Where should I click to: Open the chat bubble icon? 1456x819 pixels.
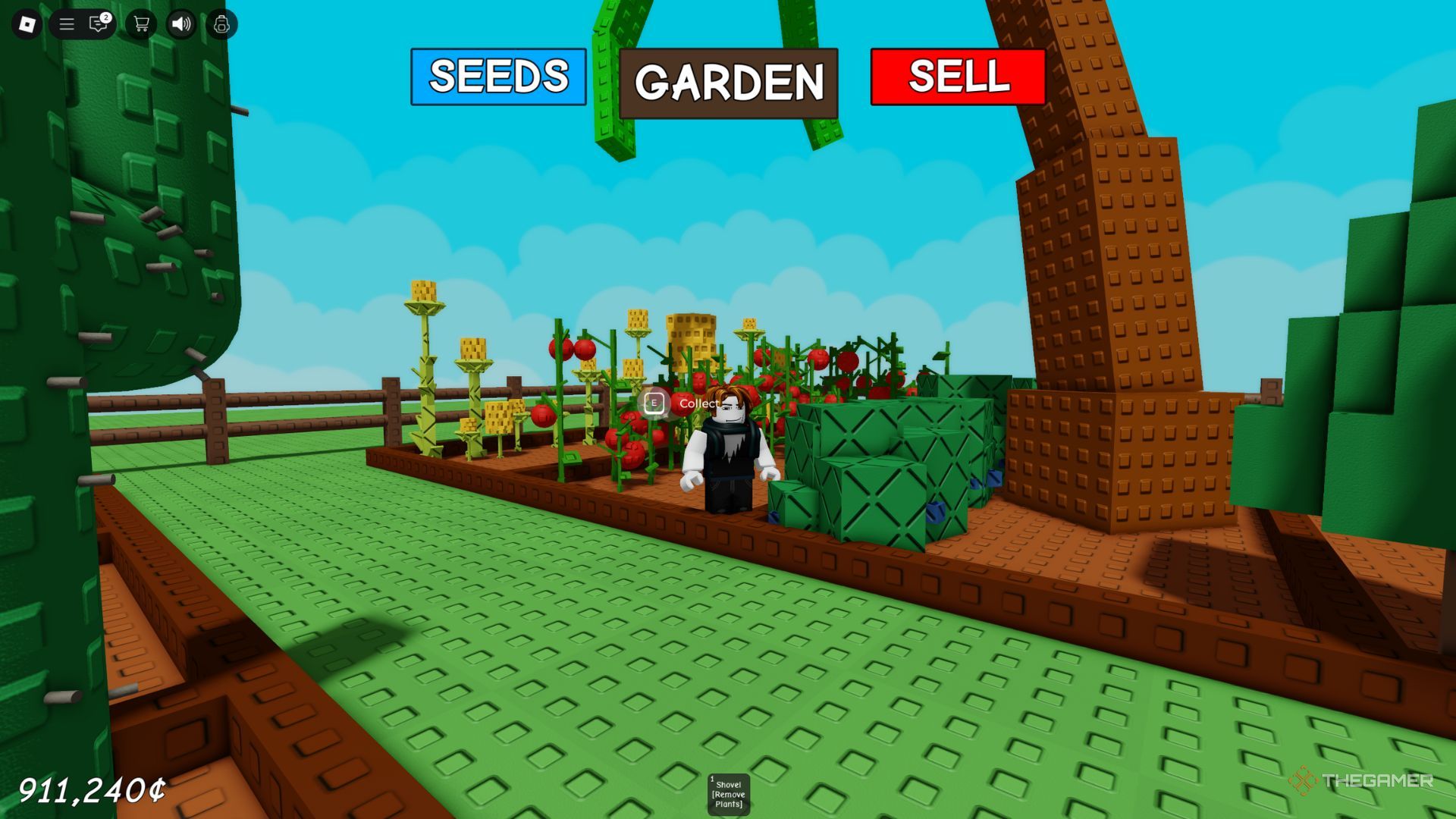pyautogui.click(x=96, y=24)
